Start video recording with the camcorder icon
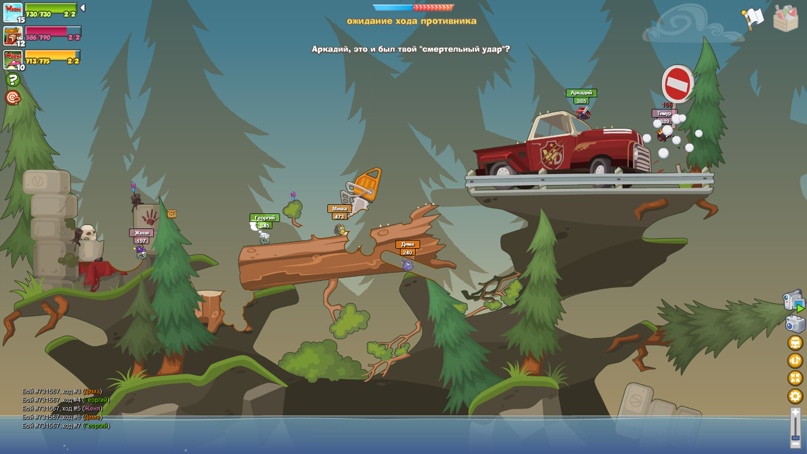The image size is (807, 454). click(x=794, y=301)
